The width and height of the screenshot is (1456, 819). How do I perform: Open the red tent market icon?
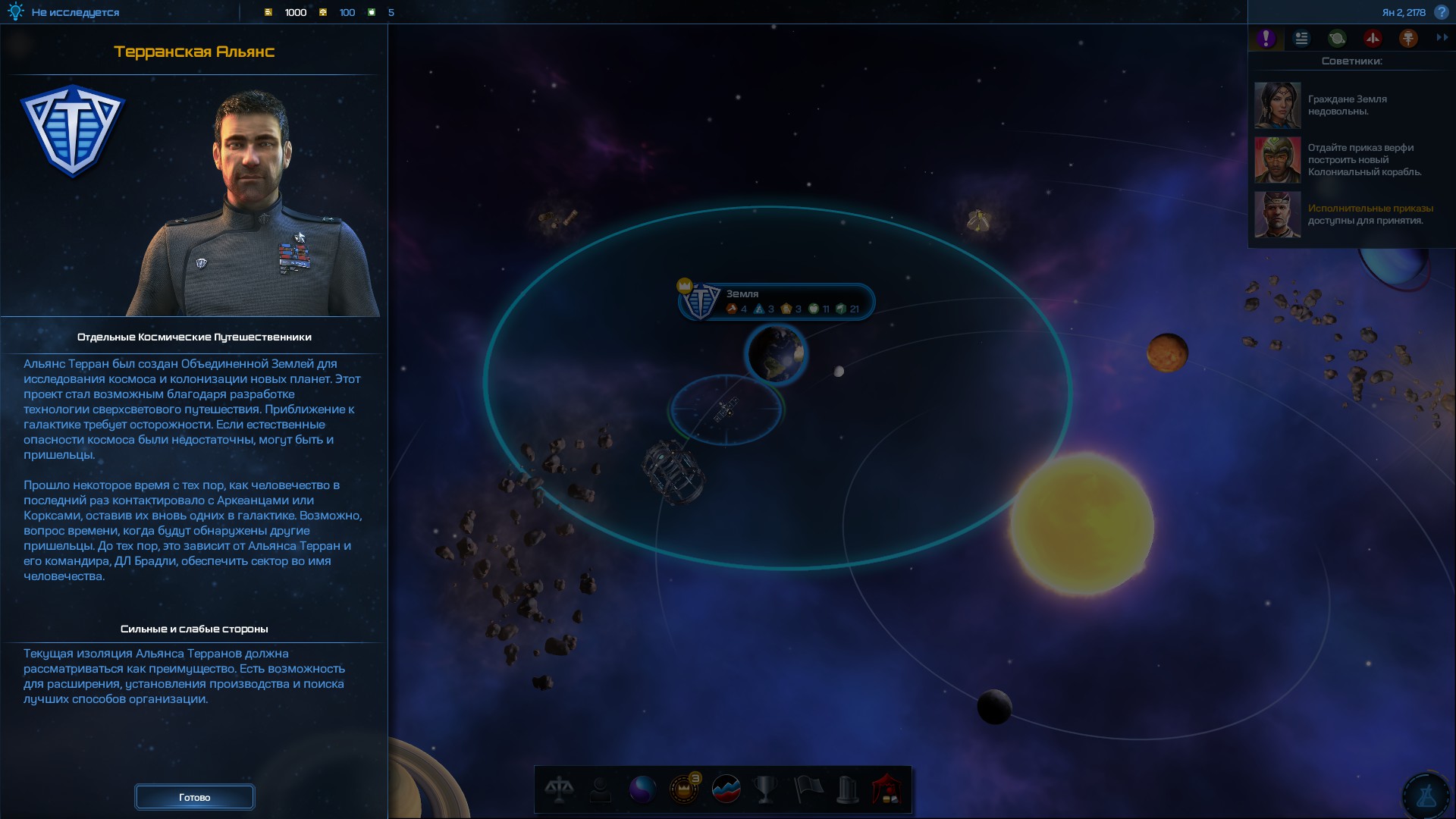(886, 789)
